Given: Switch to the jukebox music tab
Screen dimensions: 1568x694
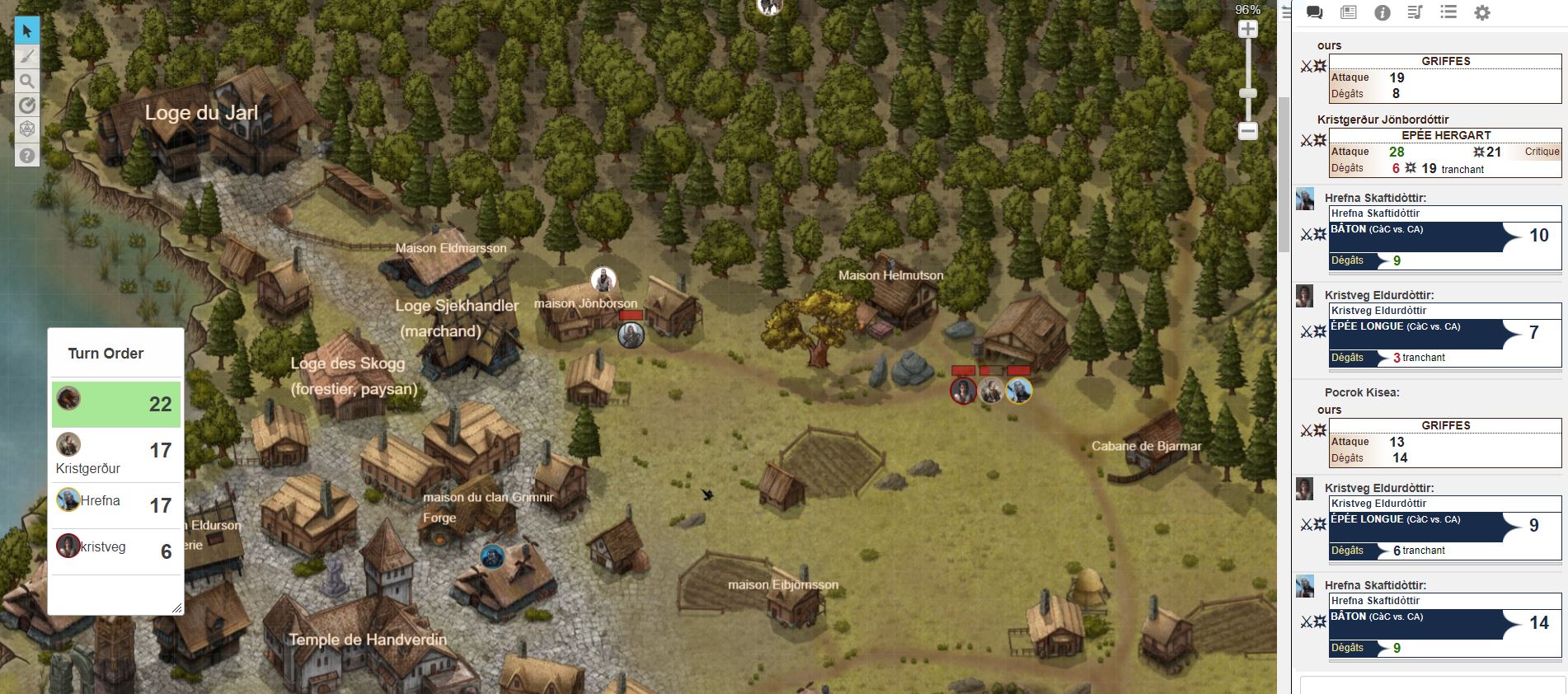Looking at the screenshot, I should coord(1415,12).
